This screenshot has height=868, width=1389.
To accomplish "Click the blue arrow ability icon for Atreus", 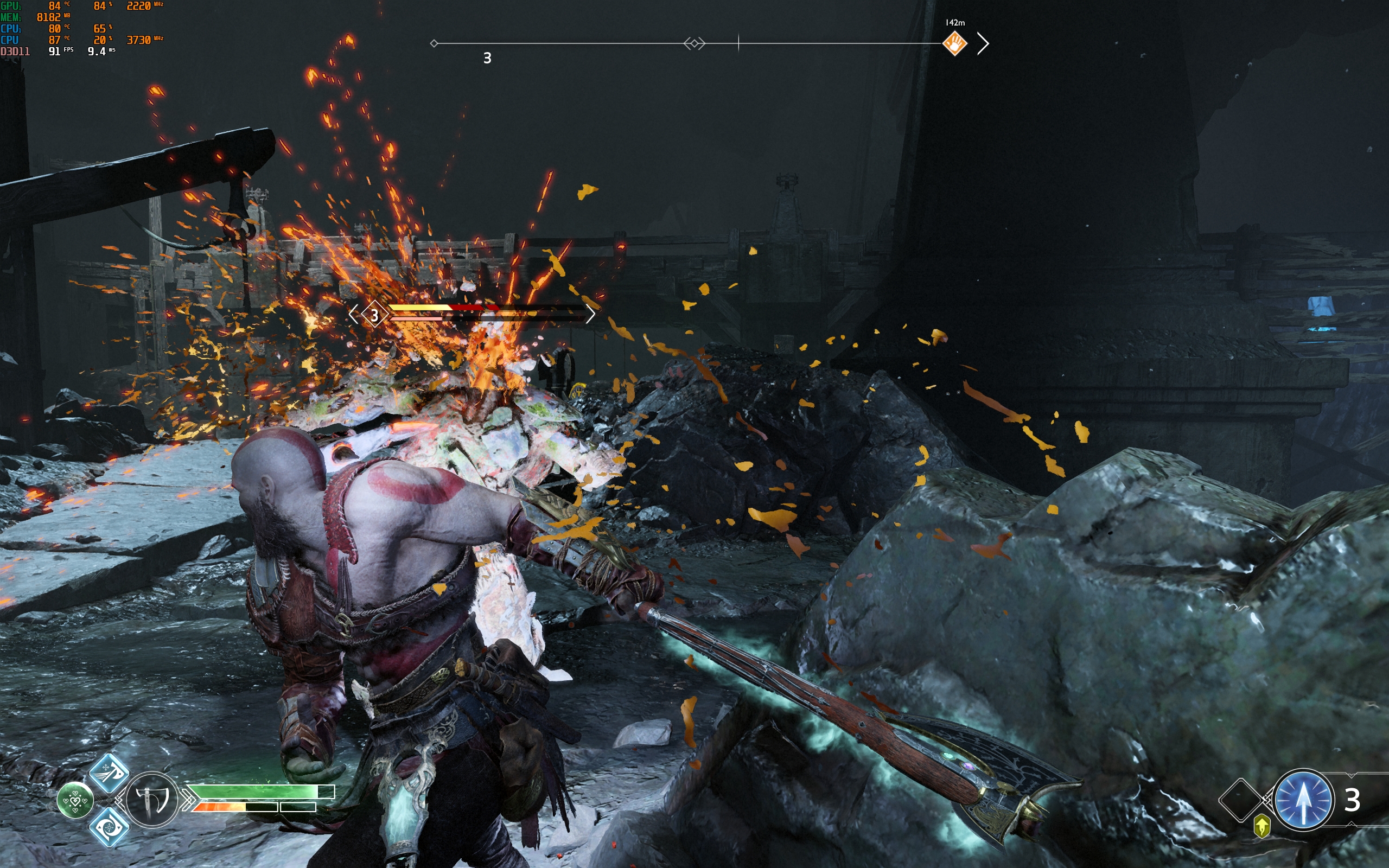I will tap(1303, 800).
